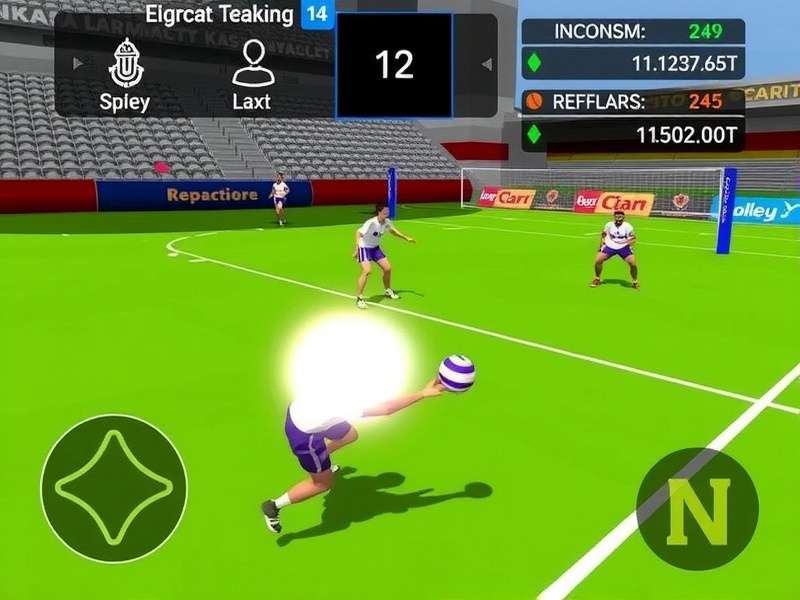Viewport: 800px width, 600px height.
Task: Select the Spley team emblem
Action: [125, 63]
